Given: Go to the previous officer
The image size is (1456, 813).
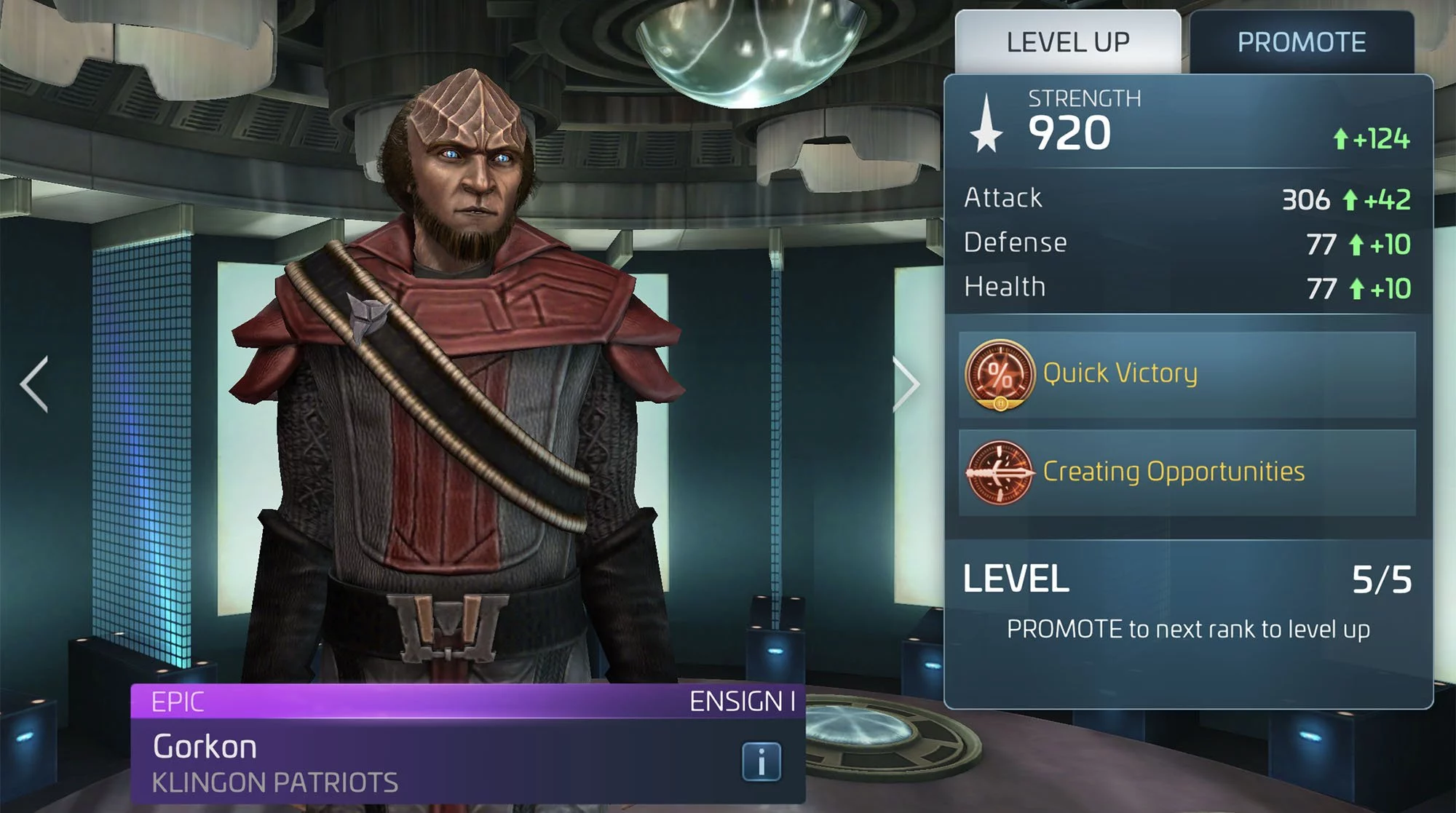Looking at the screenshot, I should [x=35, y=384].
